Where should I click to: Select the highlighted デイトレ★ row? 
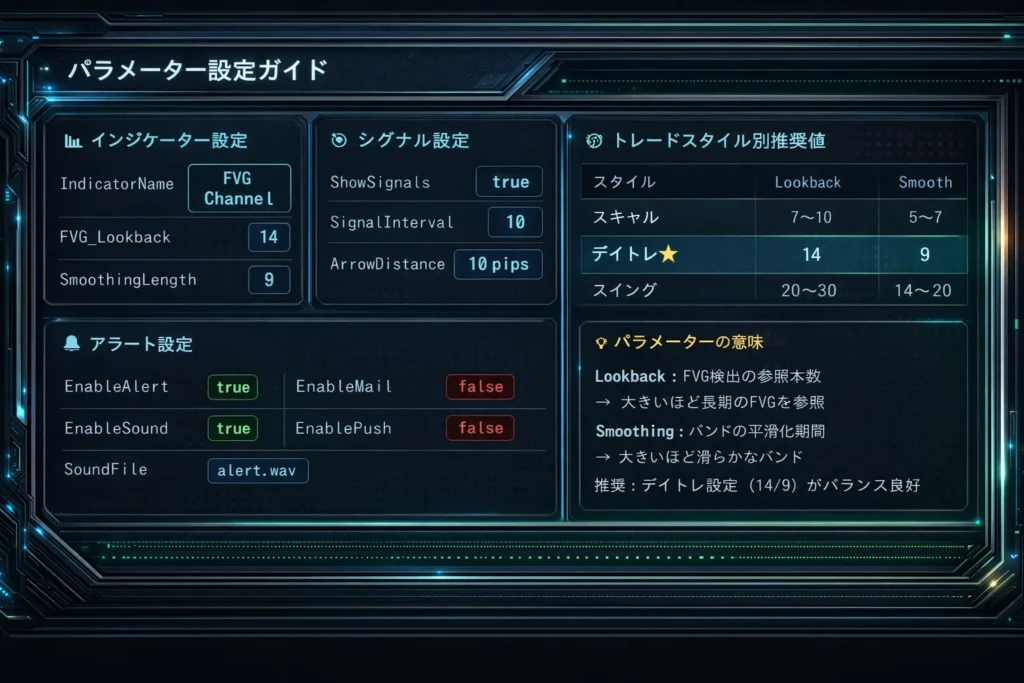[773, 254]
